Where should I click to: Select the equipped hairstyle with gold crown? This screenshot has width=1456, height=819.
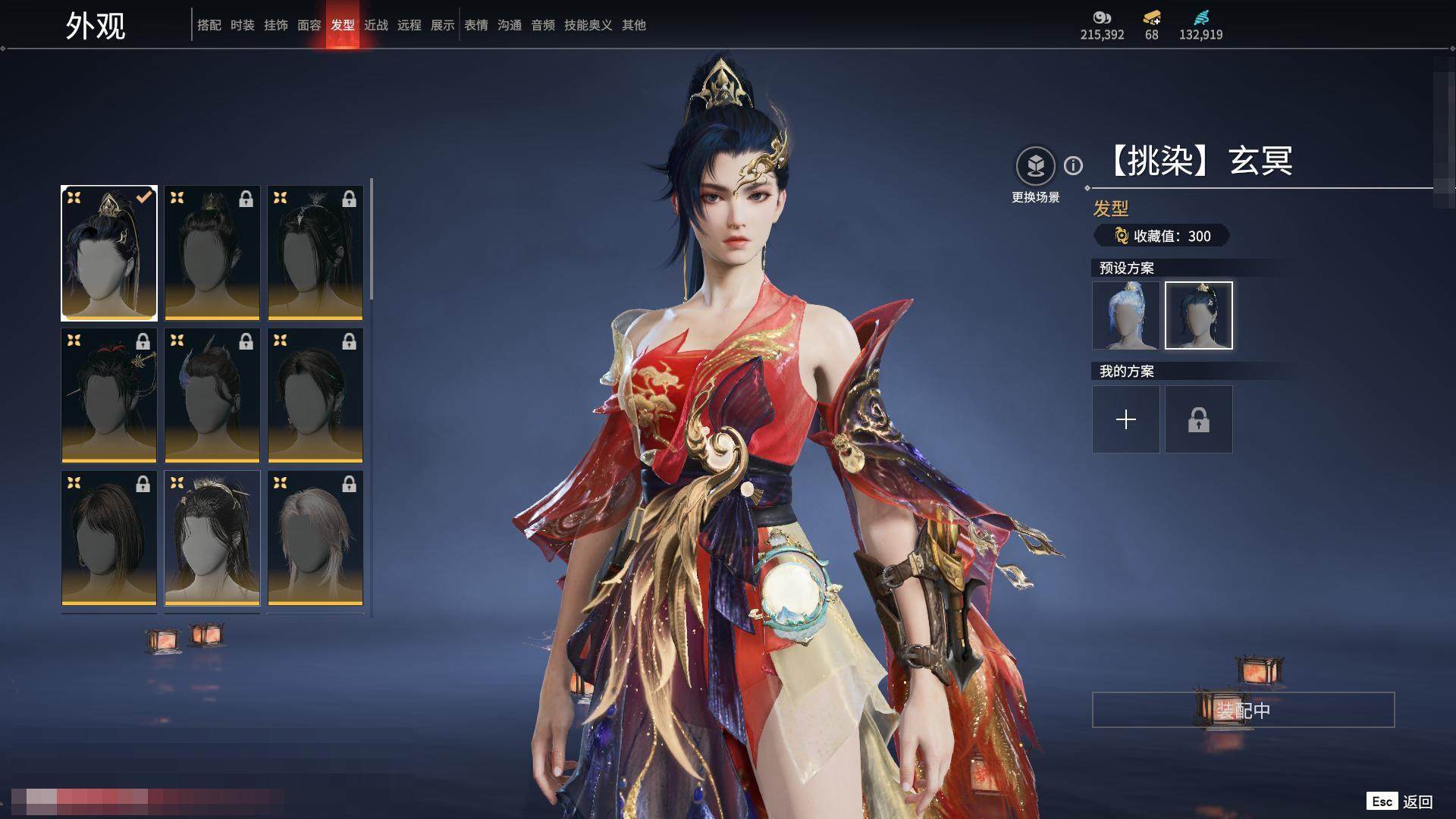coord(109,253)
